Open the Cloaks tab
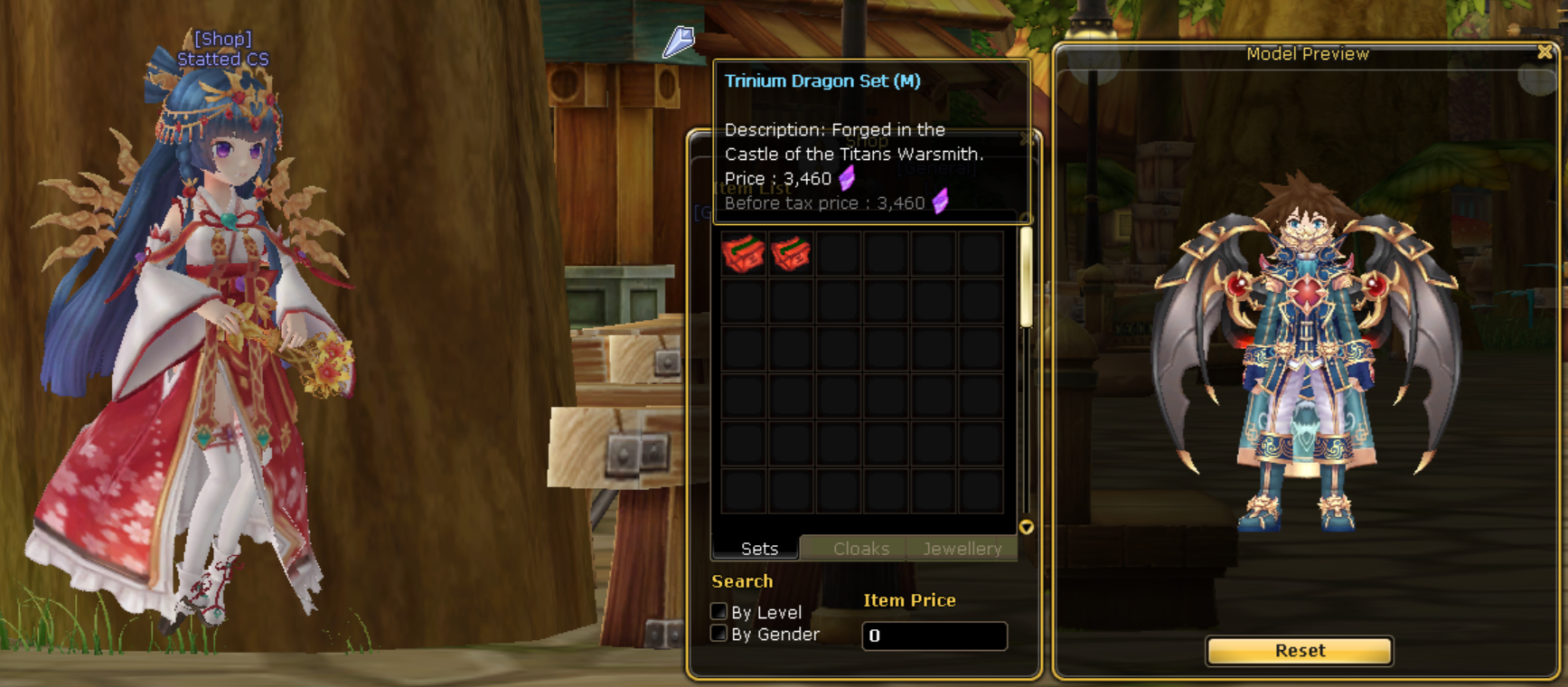Viewport: 1568px width, 687px height. click(x=860, y=549)
